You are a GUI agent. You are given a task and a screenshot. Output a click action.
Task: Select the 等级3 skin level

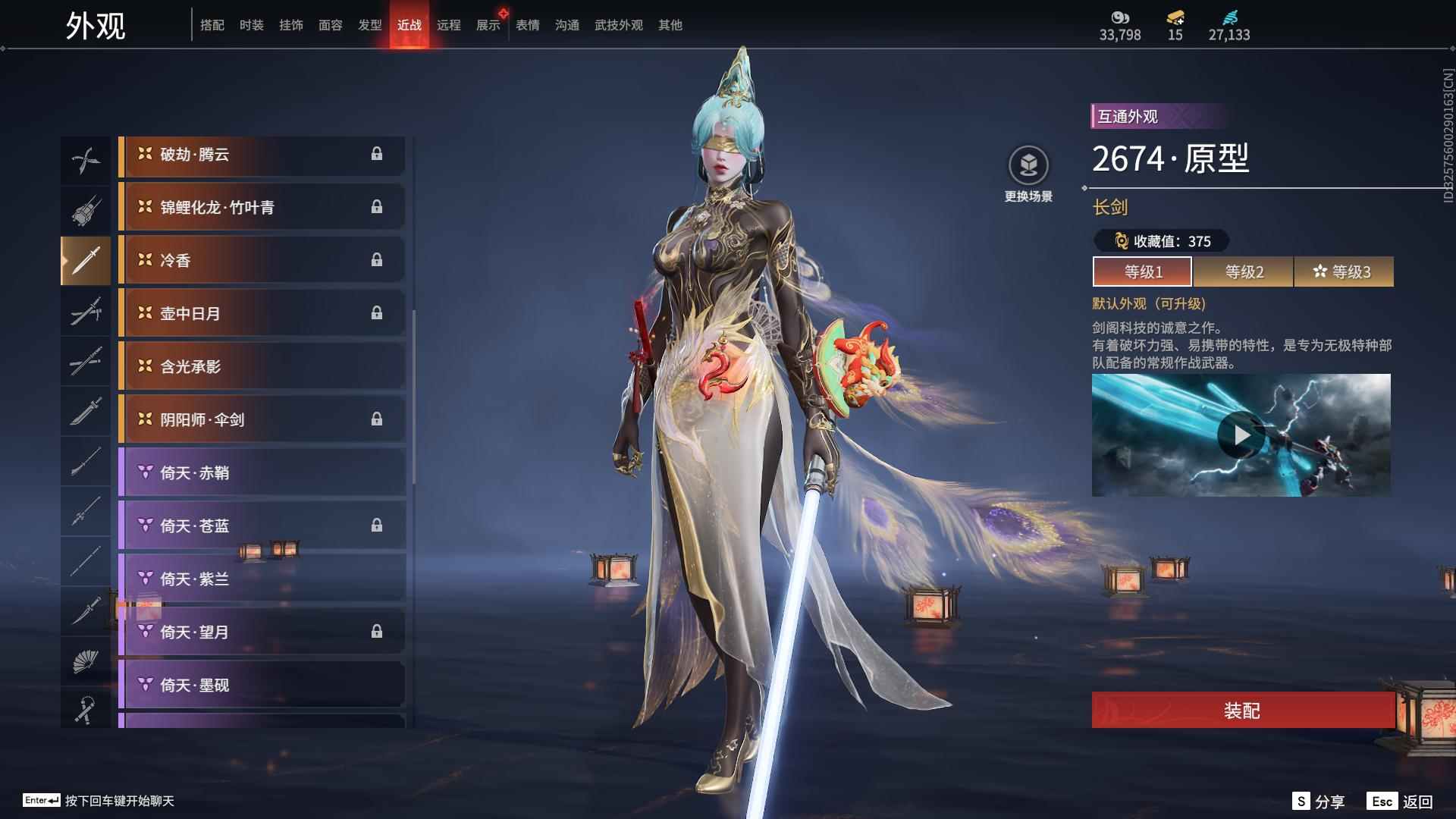pyautogui.click(x=1344, y=271)
